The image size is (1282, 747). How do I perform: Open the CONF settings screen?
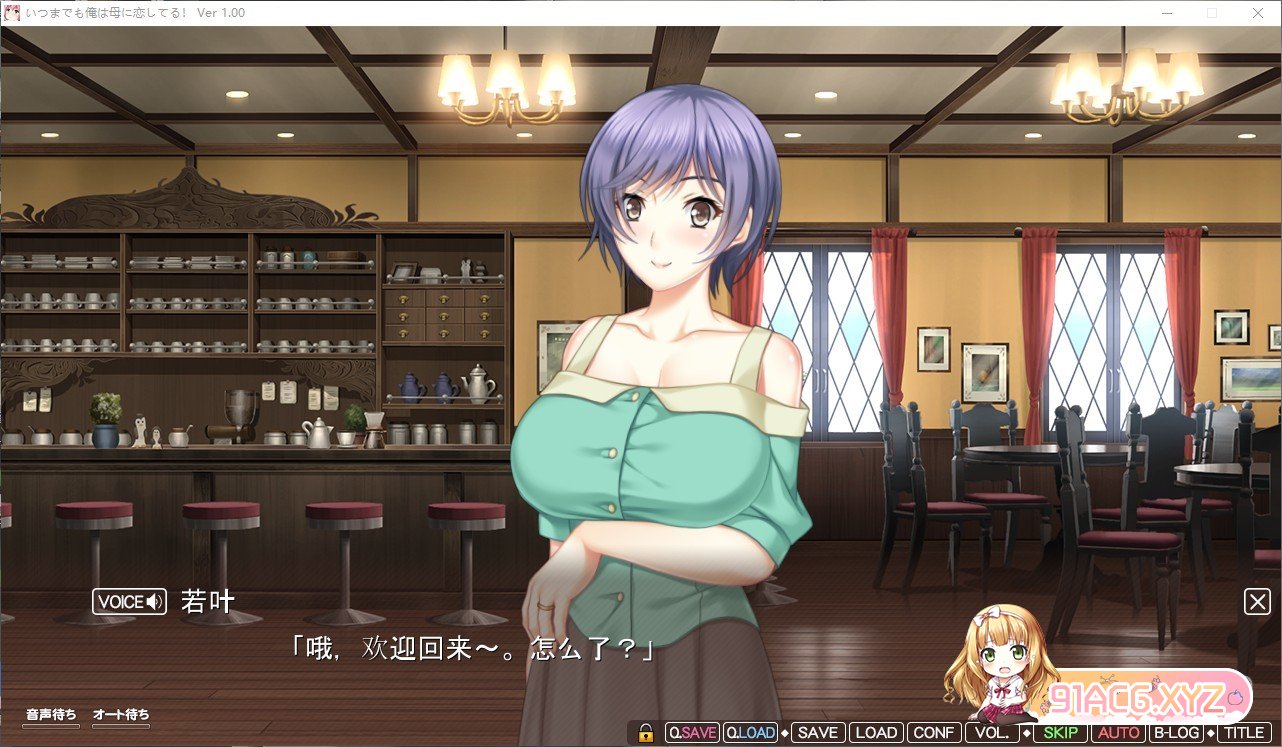[934, 733]
